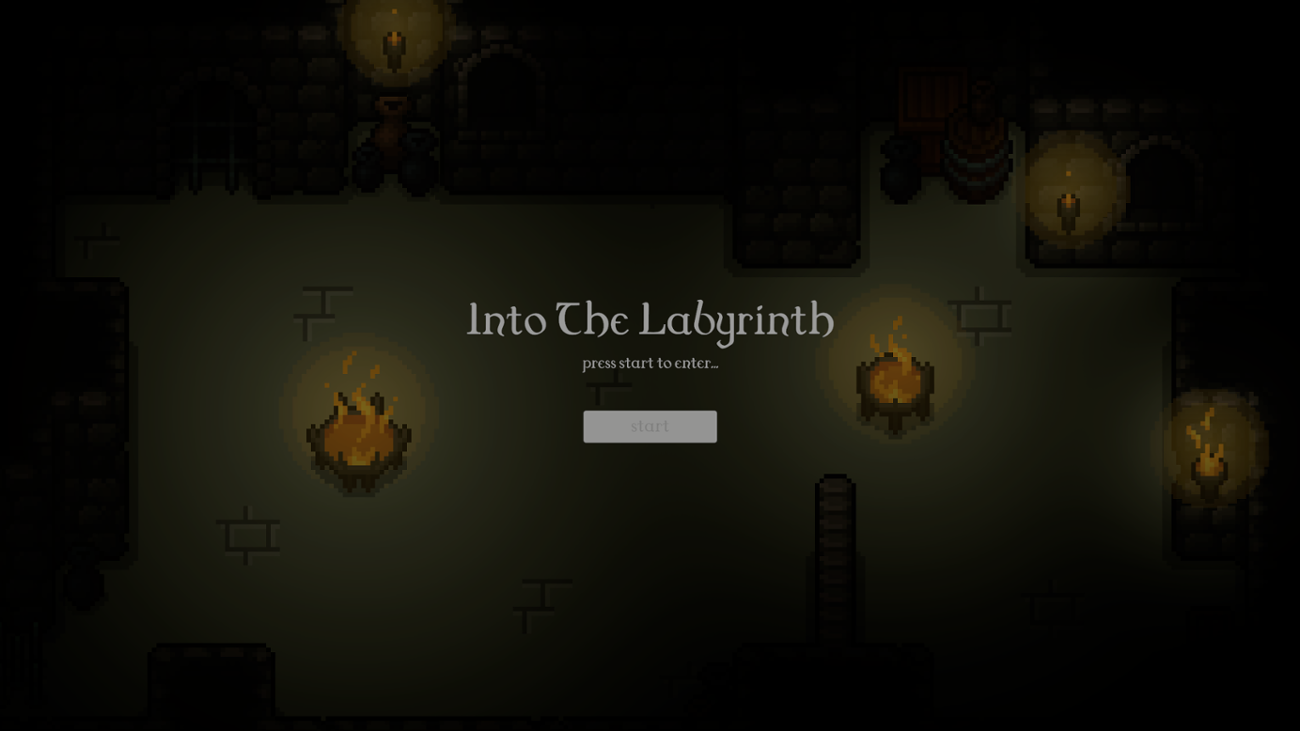
Task: Click the 'press start to enter...' text
Action: coord(650,364)
